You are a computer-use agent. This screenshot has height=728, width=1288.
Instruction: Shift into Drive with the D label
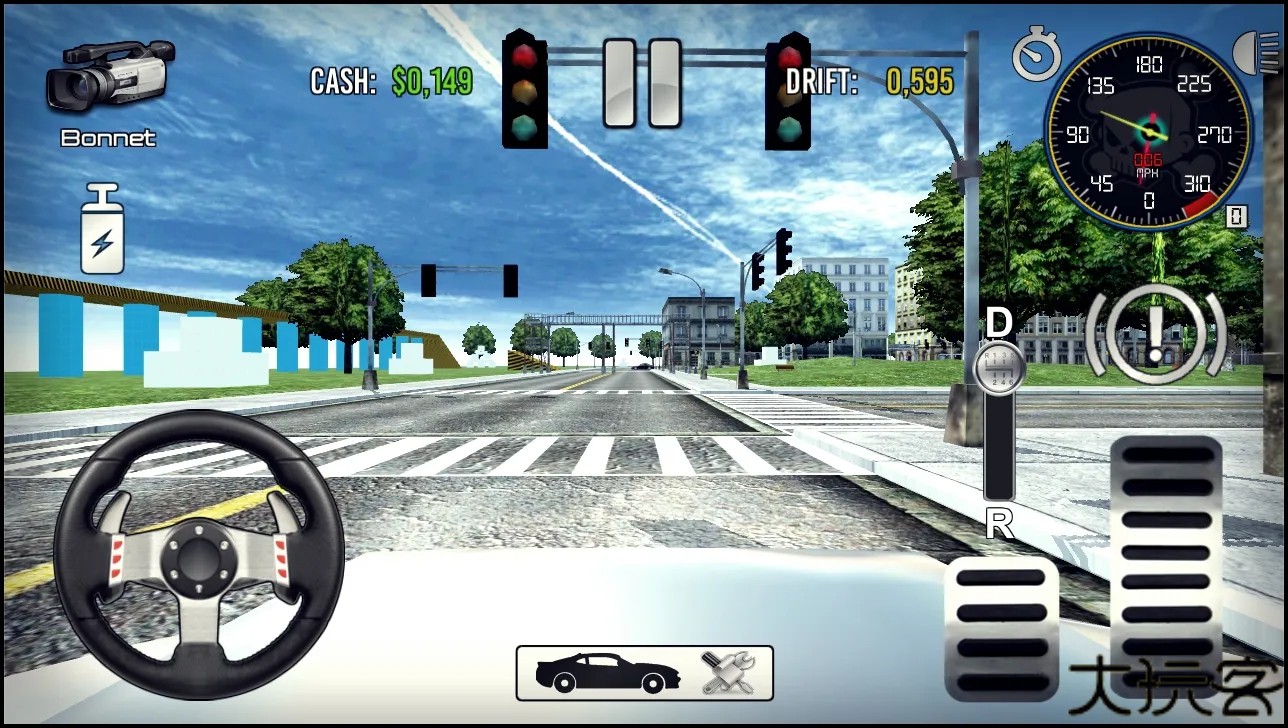(x=998, y=322)
